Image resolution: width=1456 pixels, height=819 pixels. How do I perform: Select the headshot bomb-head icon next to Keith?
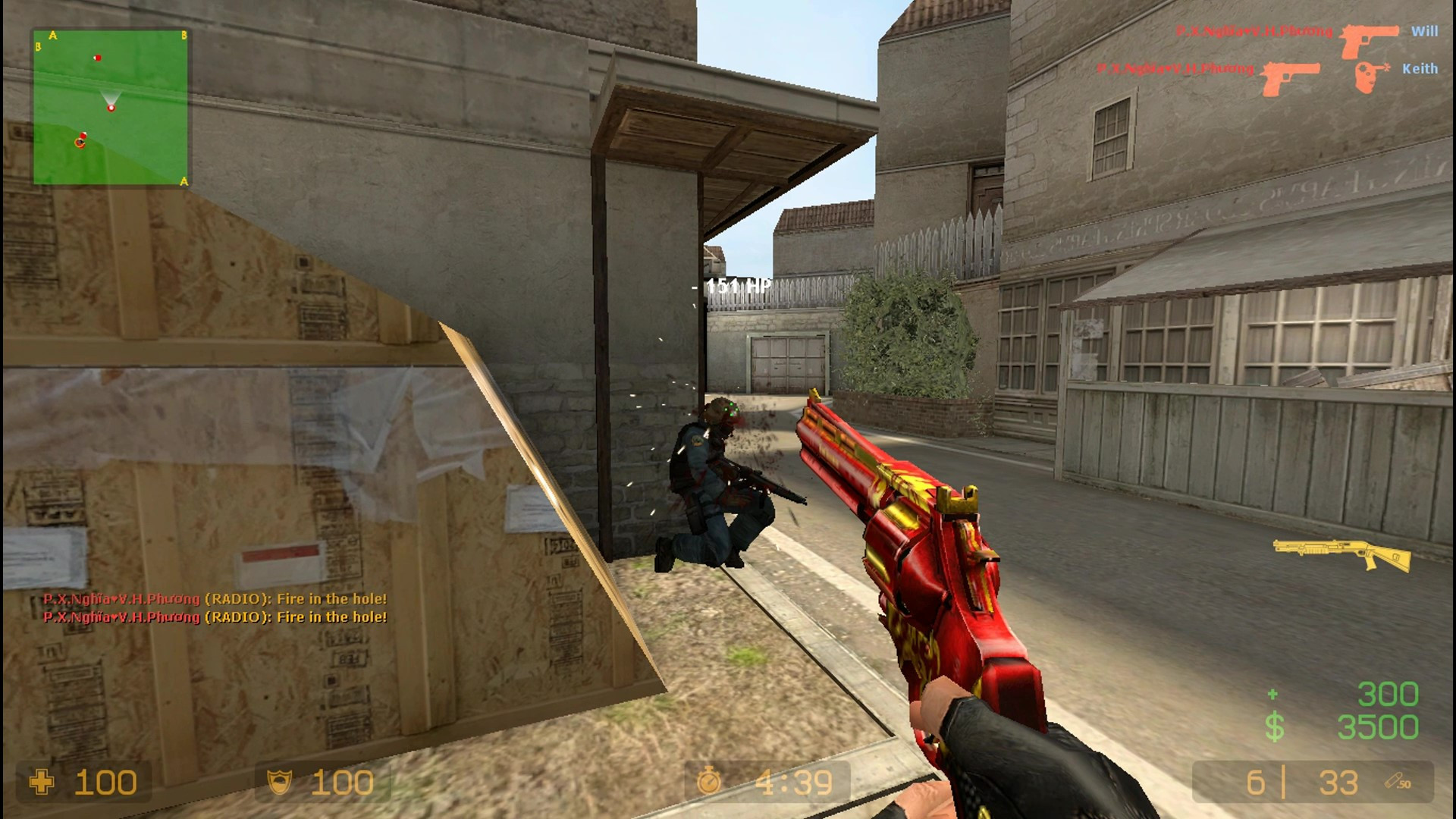pyautogui.click(x=1370, y=74)
